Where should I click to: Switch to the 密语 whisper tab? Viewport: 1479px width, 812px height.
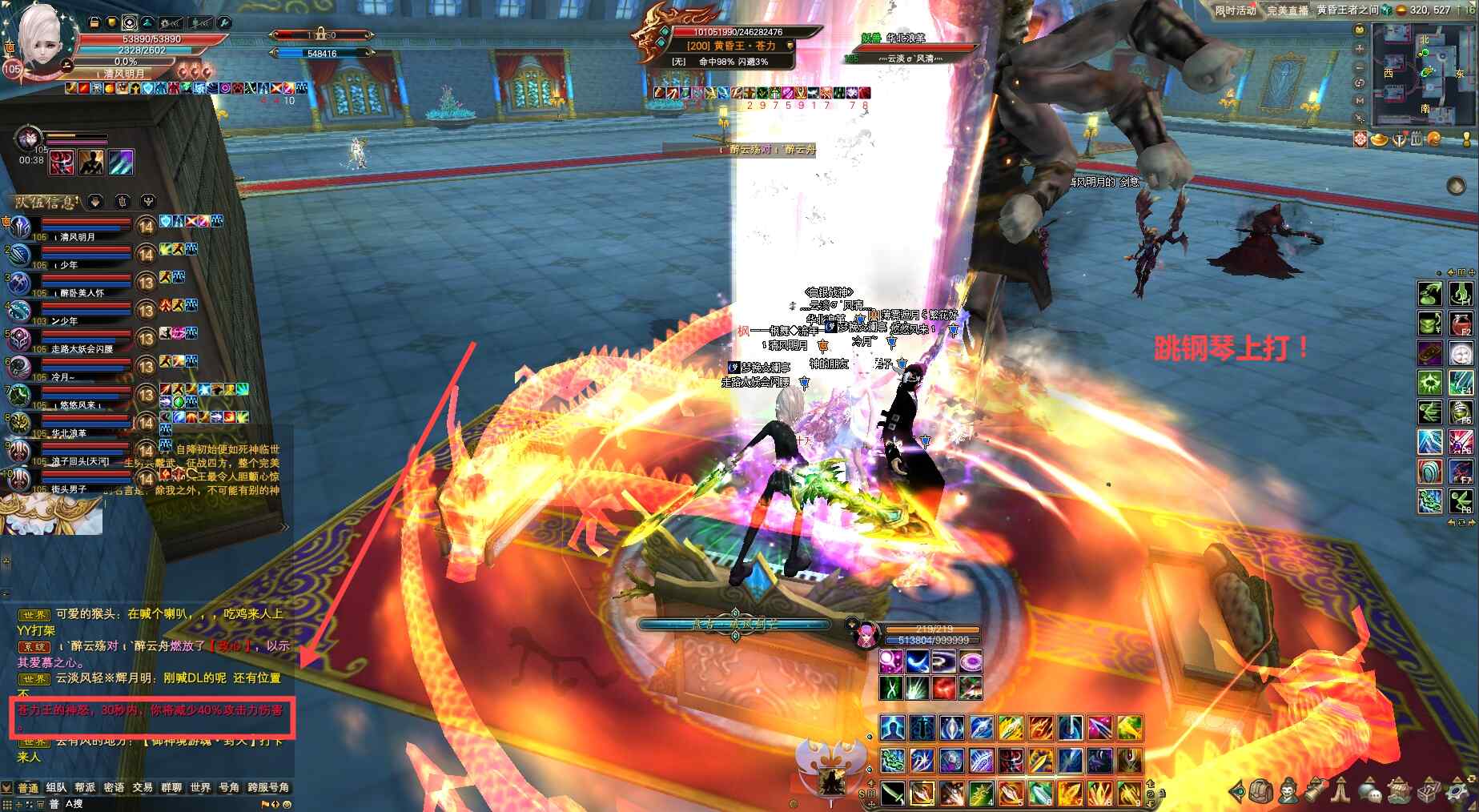[x=114, y=788]
